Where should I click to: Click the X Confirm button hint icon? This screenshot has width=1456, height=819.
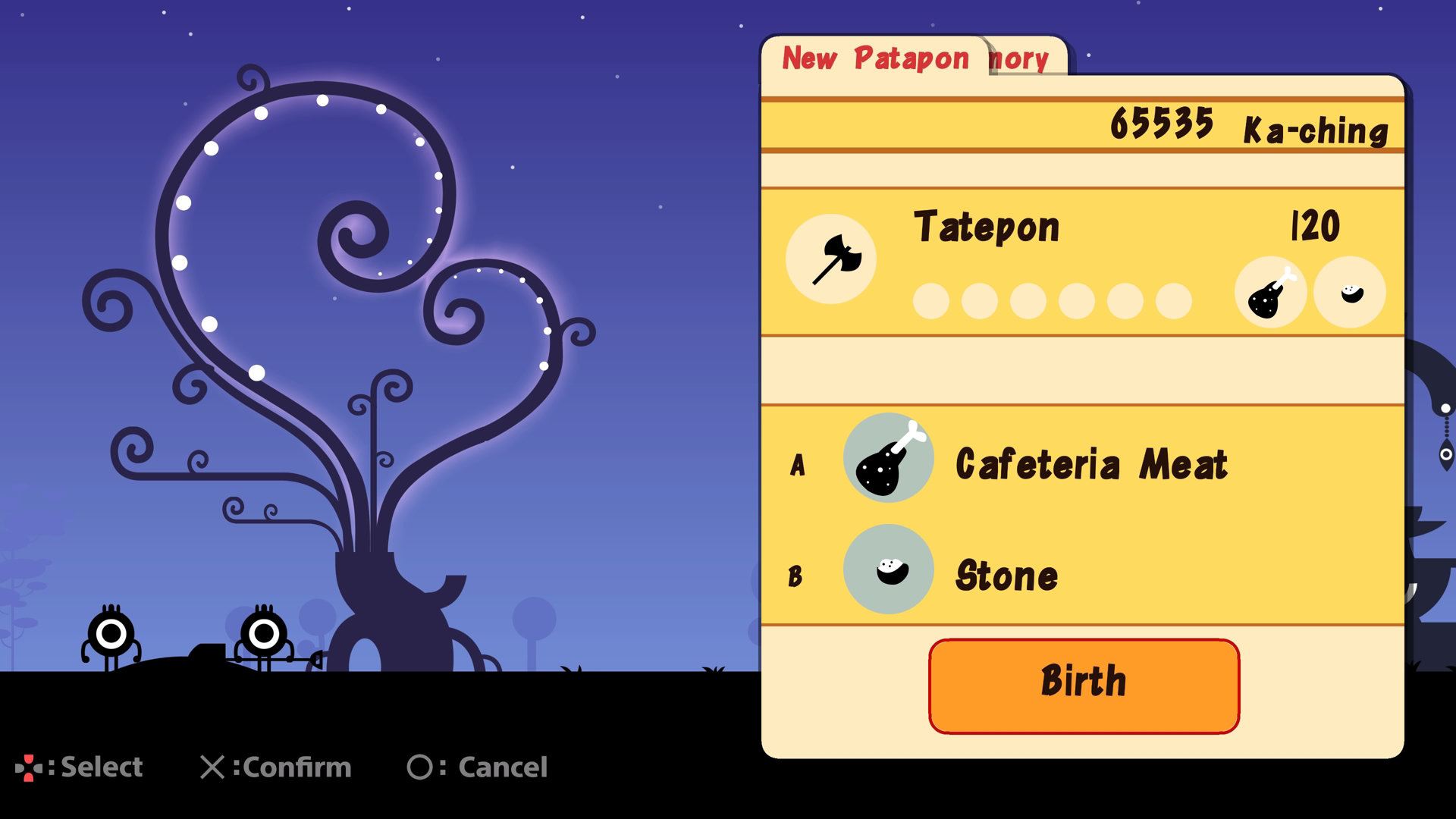click(215, 767)
